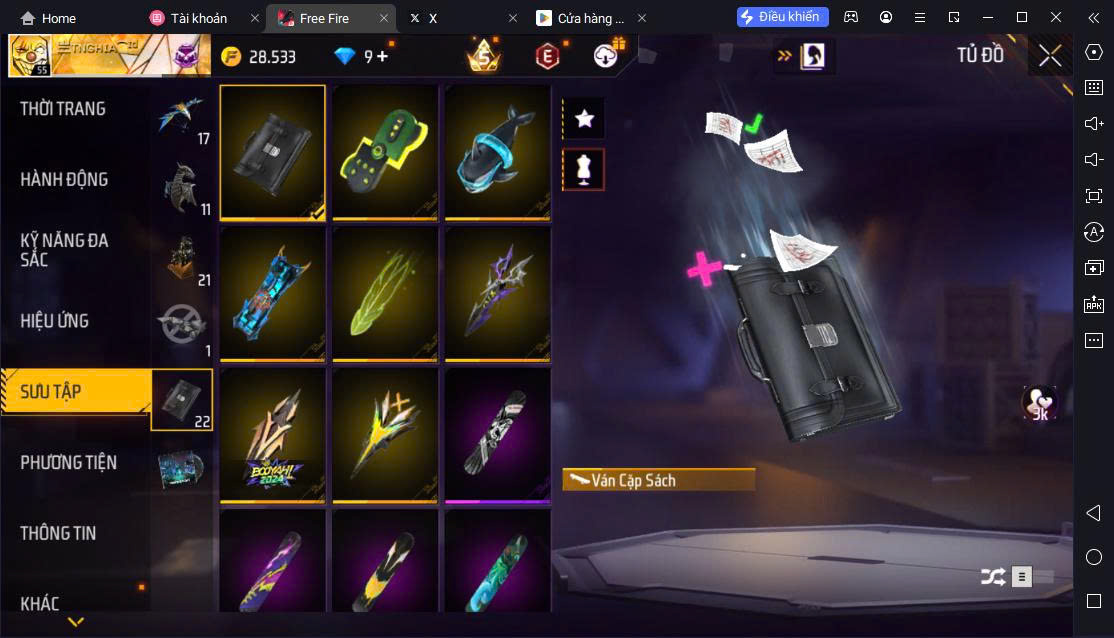The image size is (1114, 638).
Task: Select the black briefcase surfboard item
Action: pos(272,151)
